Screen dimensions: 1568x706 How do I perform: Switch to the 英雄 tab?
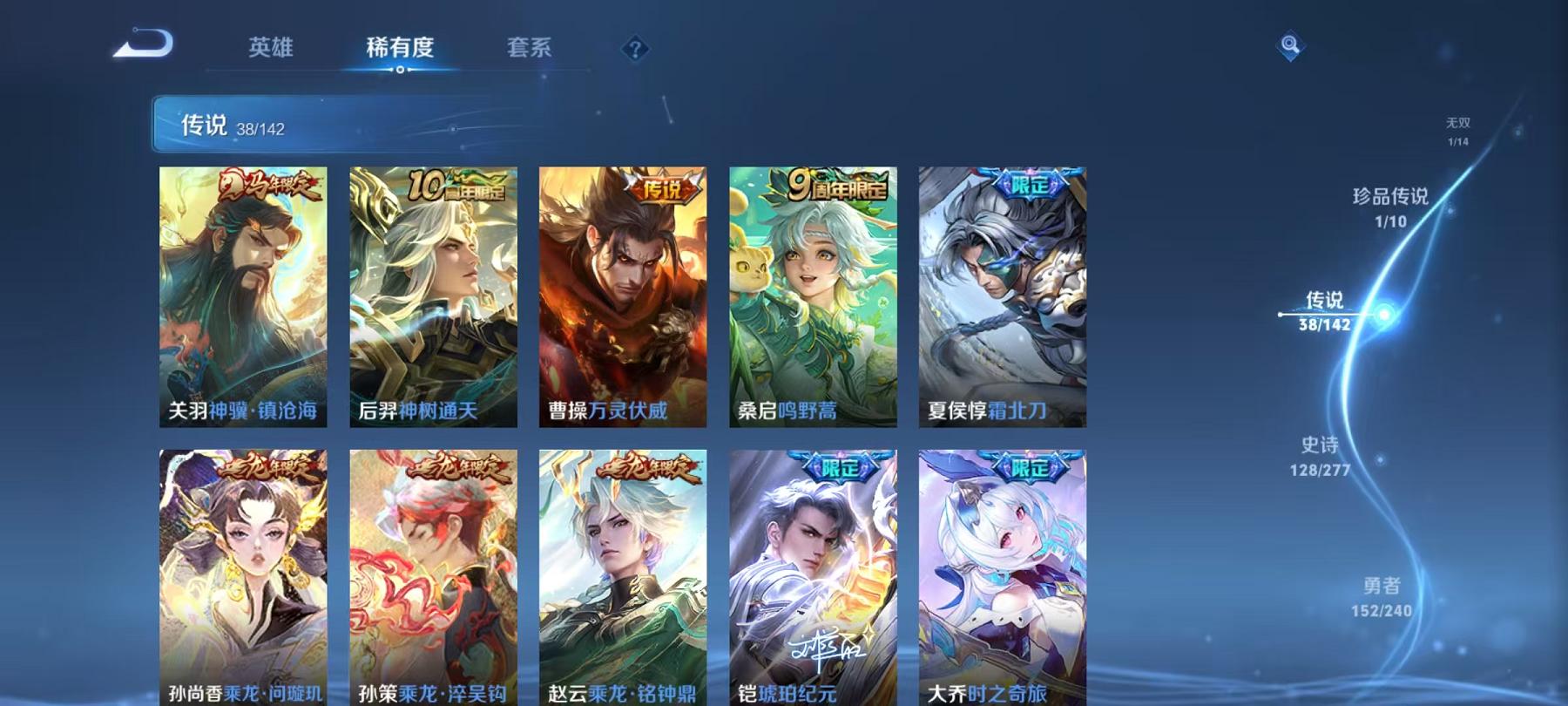click(272, 50)
